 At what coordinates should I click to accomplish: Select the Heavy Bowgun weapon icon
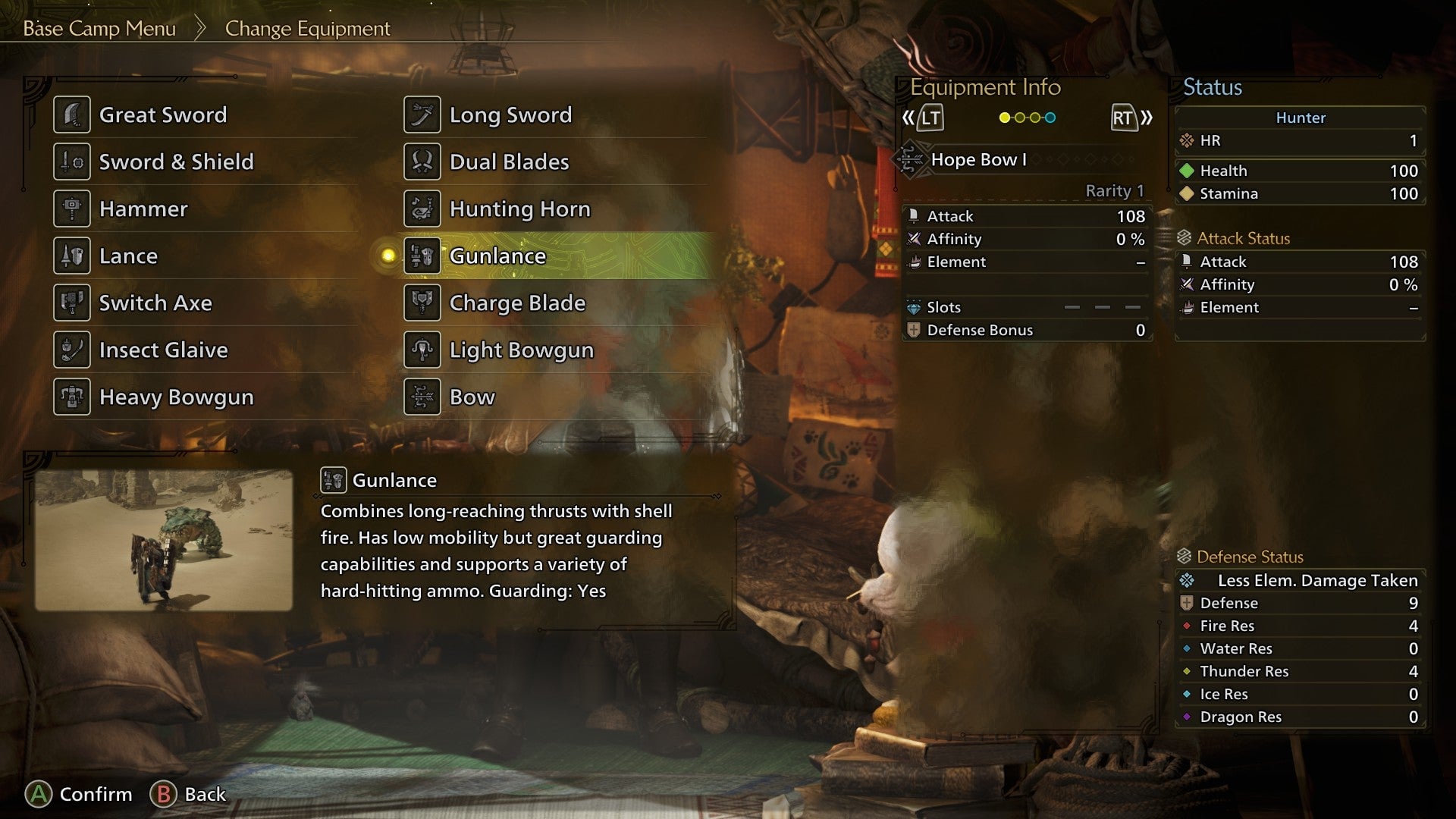(72, 397)
